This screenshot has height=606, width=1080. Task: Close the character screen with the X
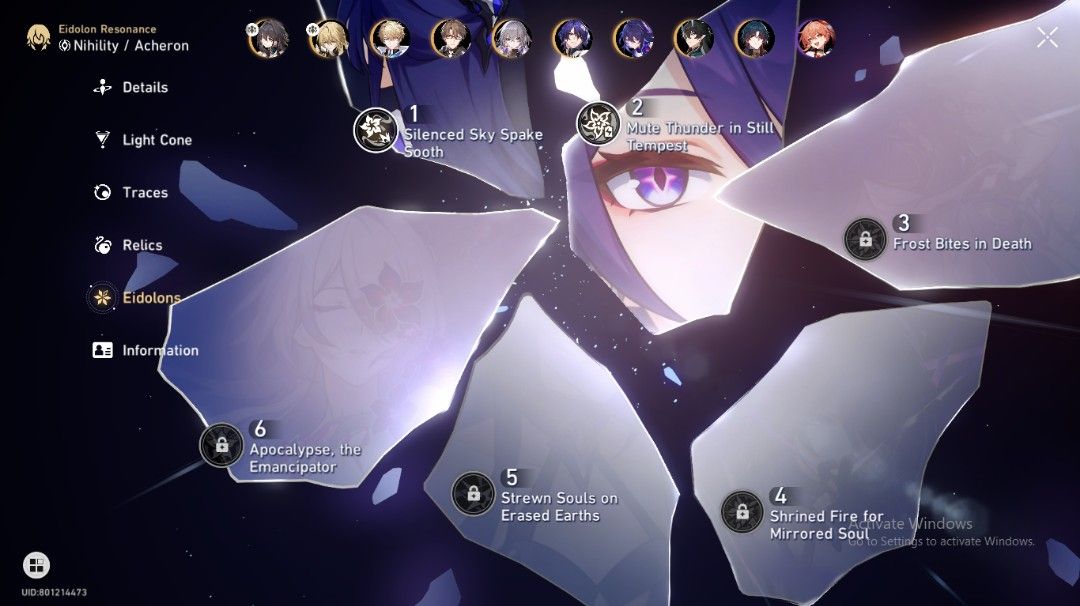pos(1047,38)
